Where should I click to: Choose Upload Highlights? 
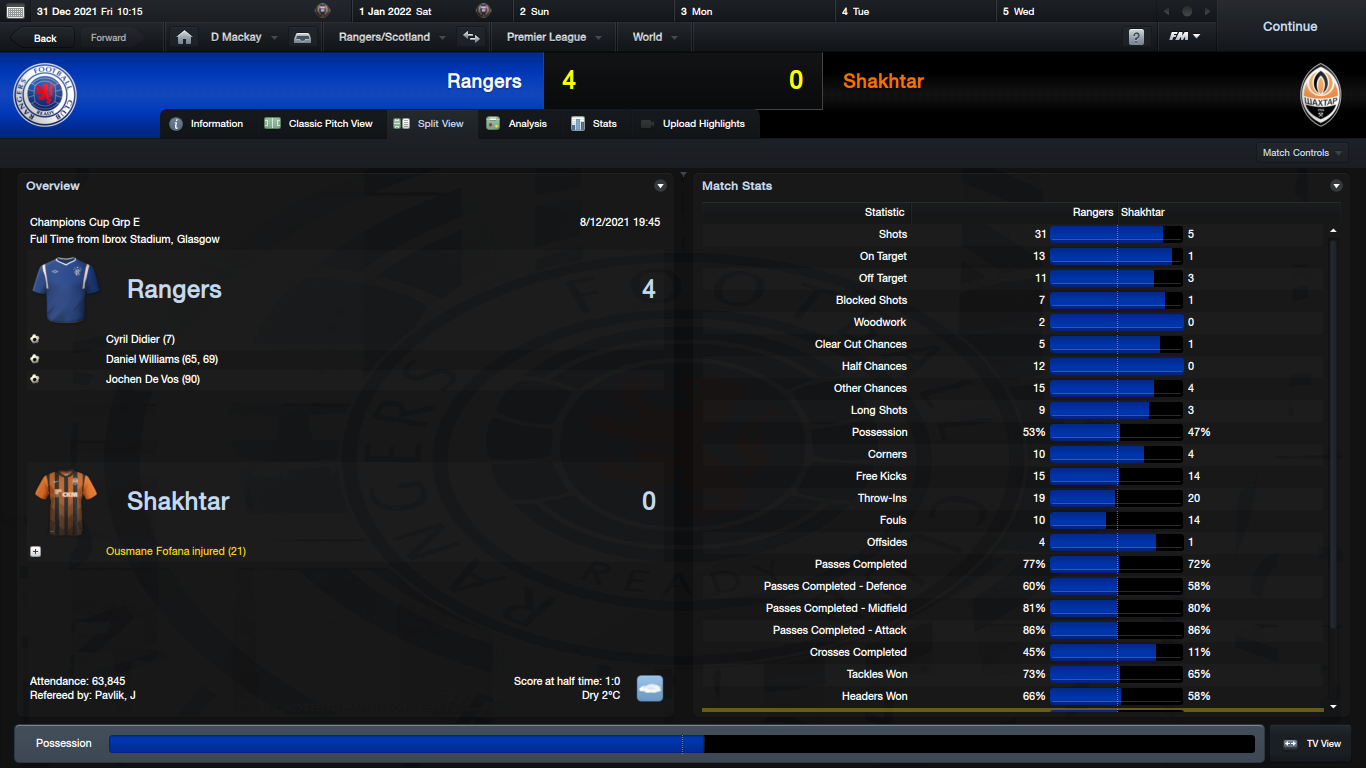(x=693, y=124)
